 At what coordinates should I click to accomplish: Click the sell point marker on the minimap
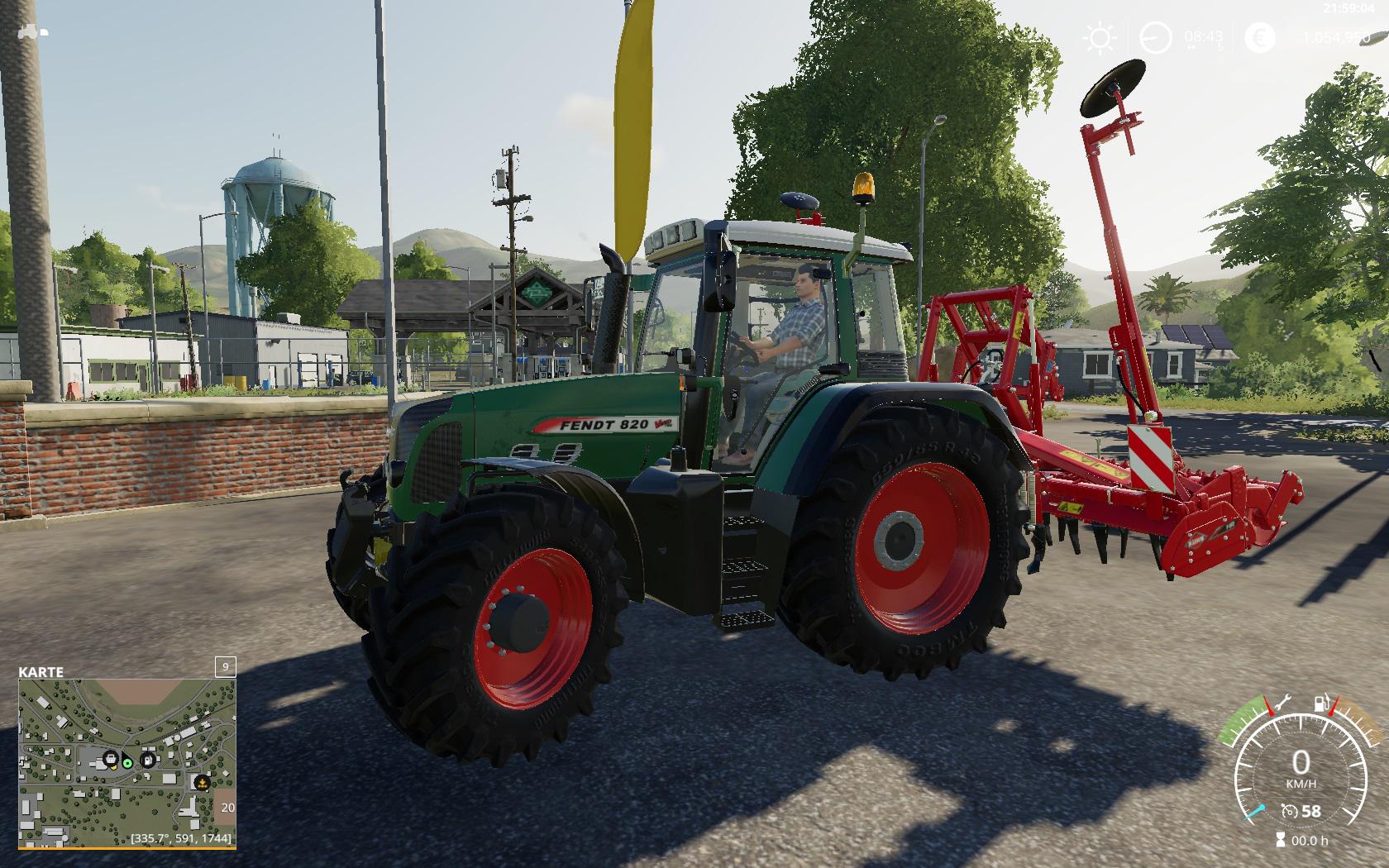tap(202, 783)
